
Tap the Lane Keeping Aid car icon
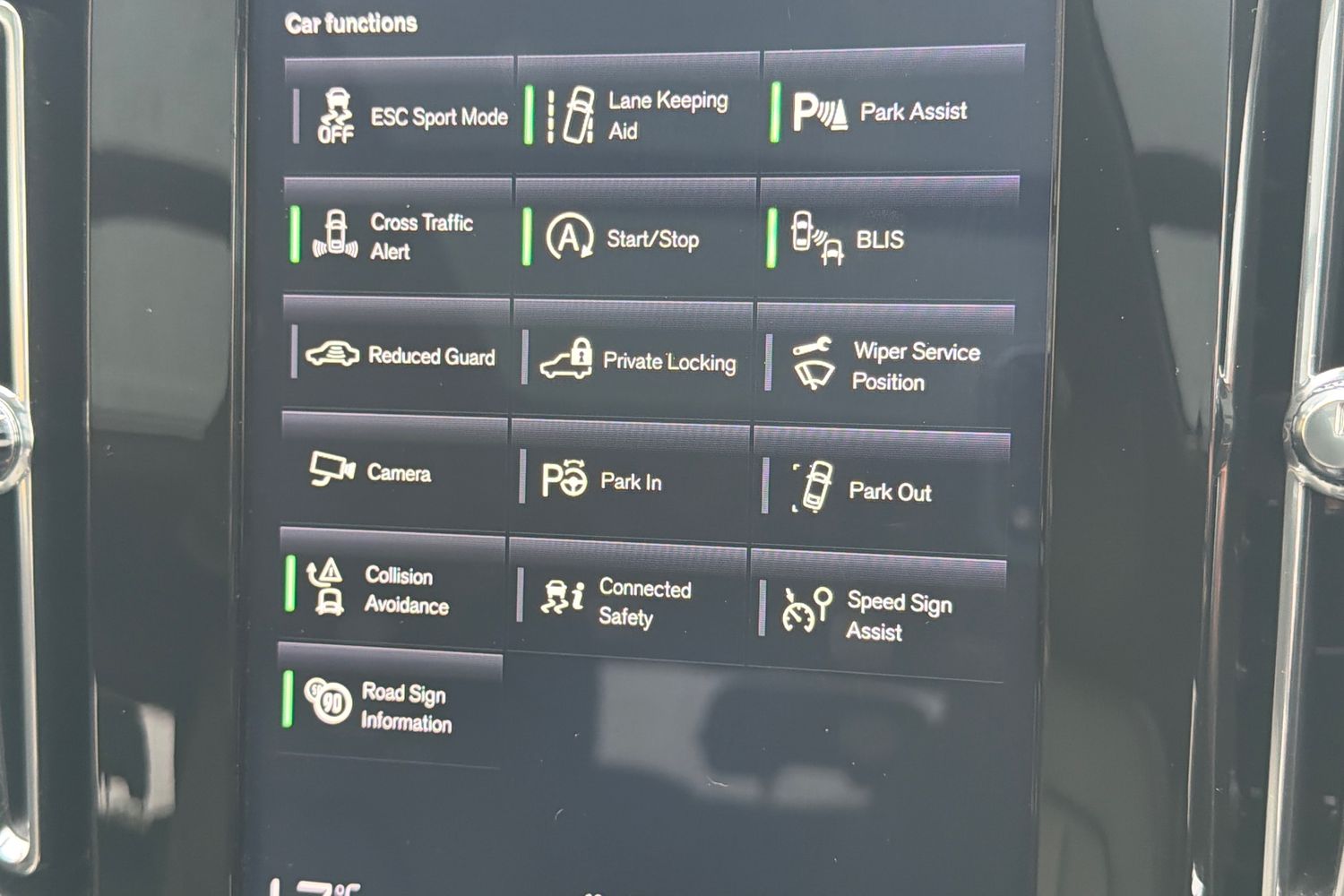[x=578, y=115]
